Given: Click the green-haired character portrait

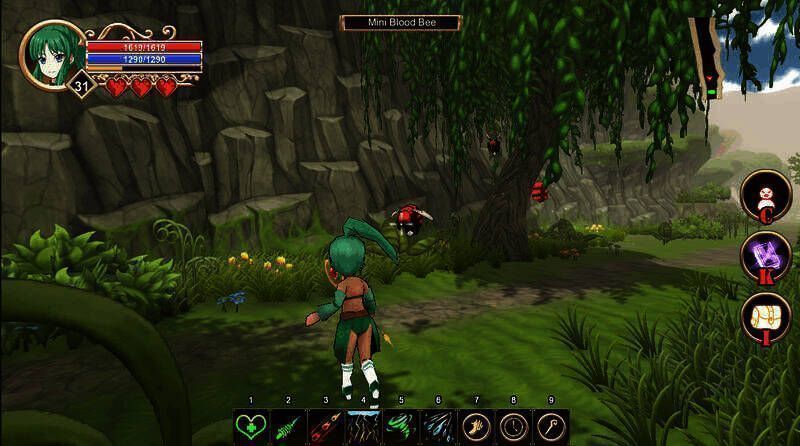Looking at the screenshot, I should click(53, 53).
